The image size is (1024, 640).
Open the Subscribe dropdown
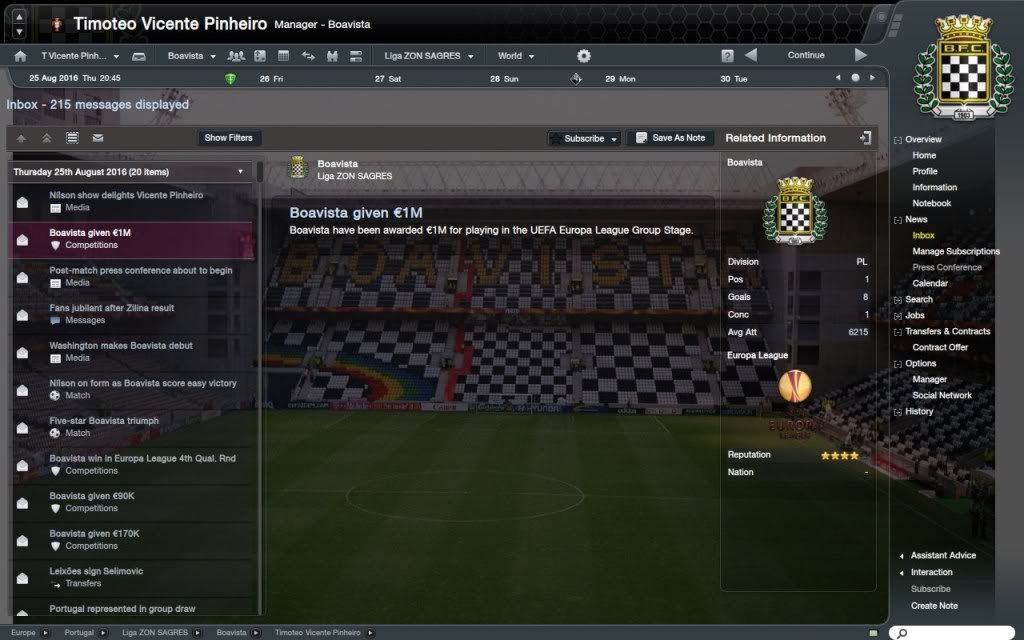[x=585, y=138]
